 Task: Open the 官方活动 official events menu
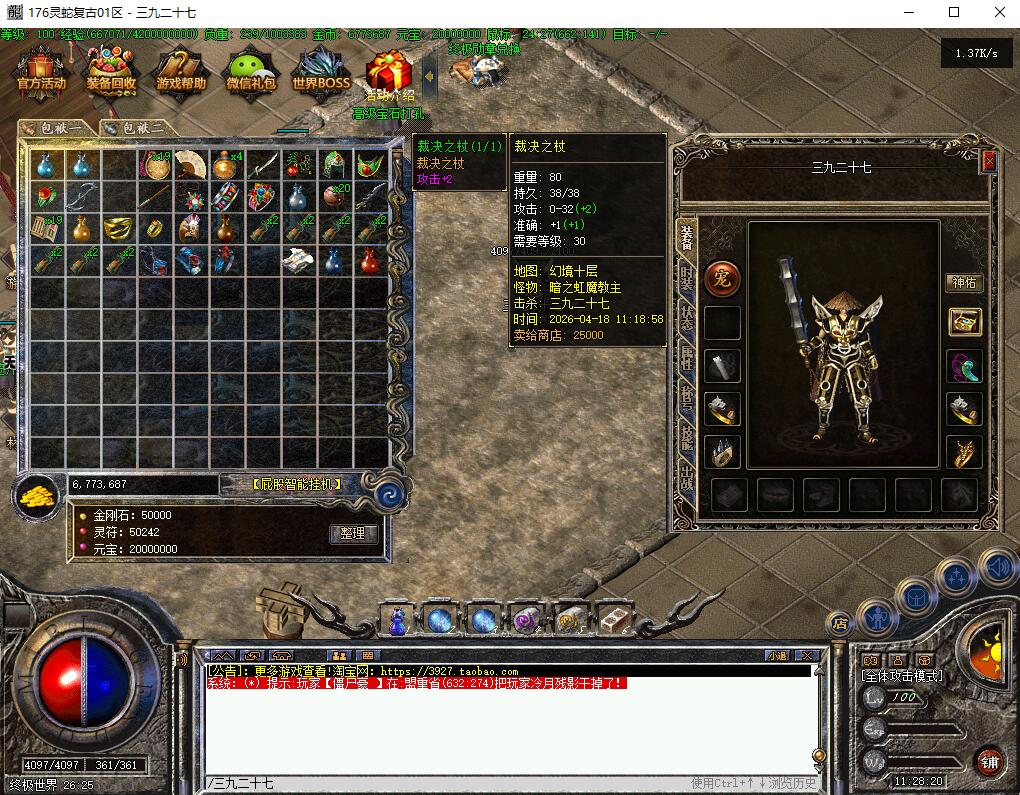pyautogui.click(x=41, y=72)
